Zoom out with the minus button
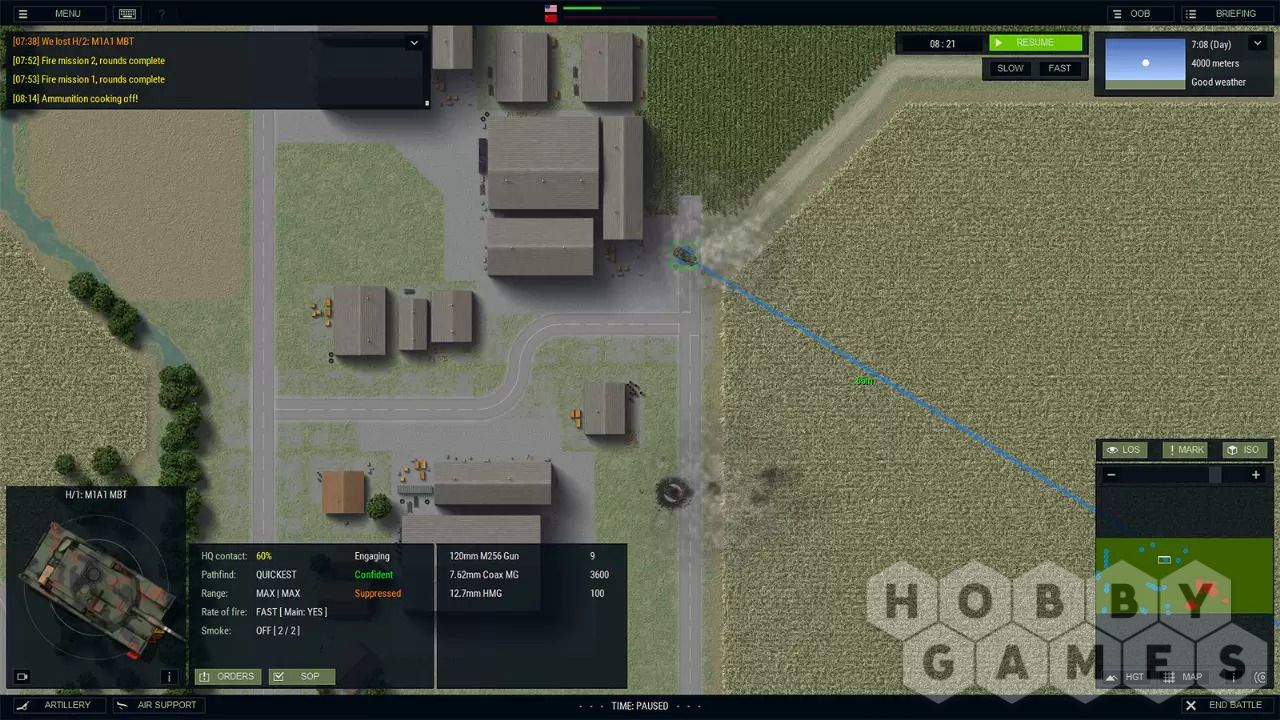The height and width of the screenshot is (720, 1280). [1111, 475]
